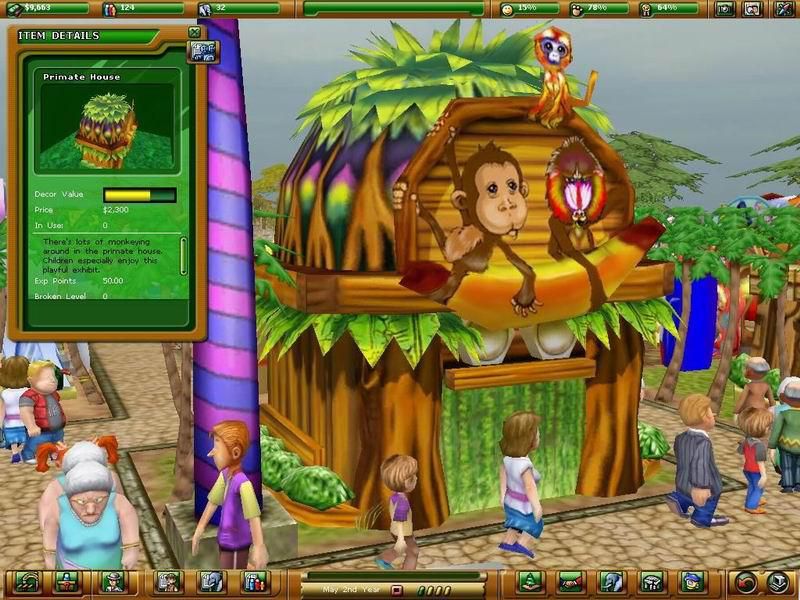The image size is (800, 600).
Task: Close the Item Details panel
Action: pyautogui.click(x=195, y=33)
